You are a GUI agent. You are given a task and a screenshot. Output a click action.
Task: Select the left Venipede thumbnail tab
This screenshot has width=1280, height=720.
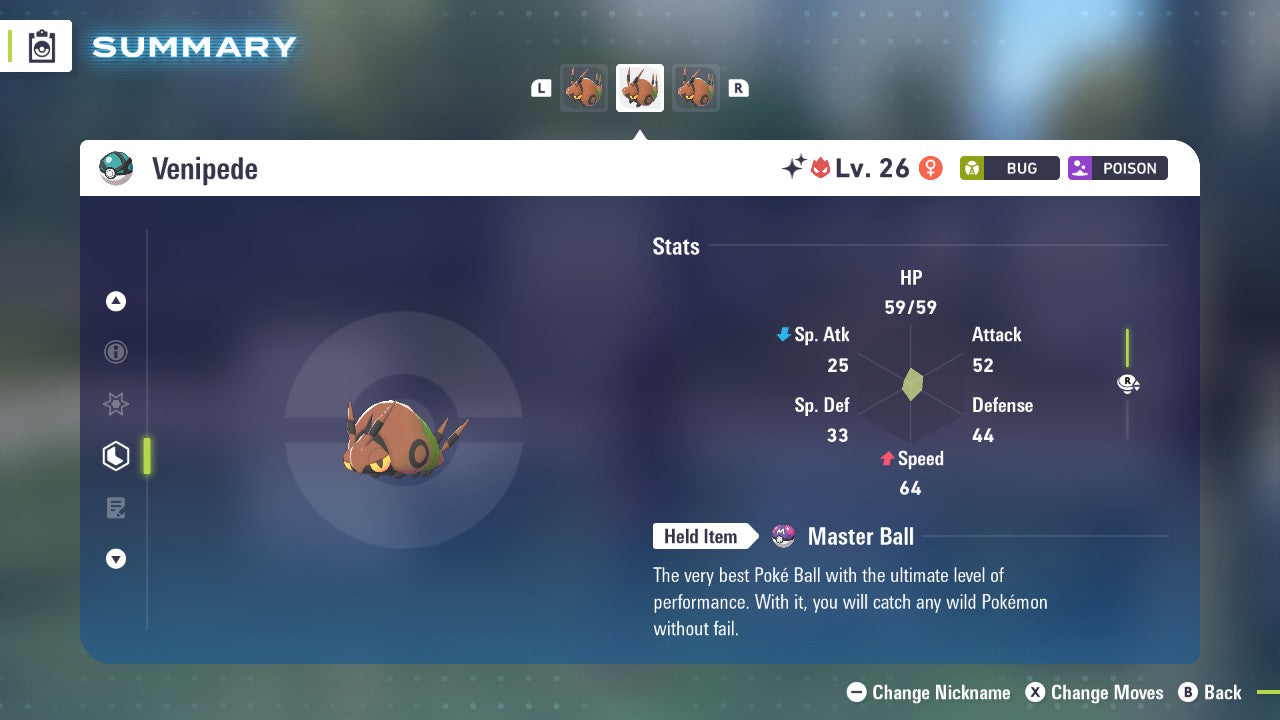point(584,87)
